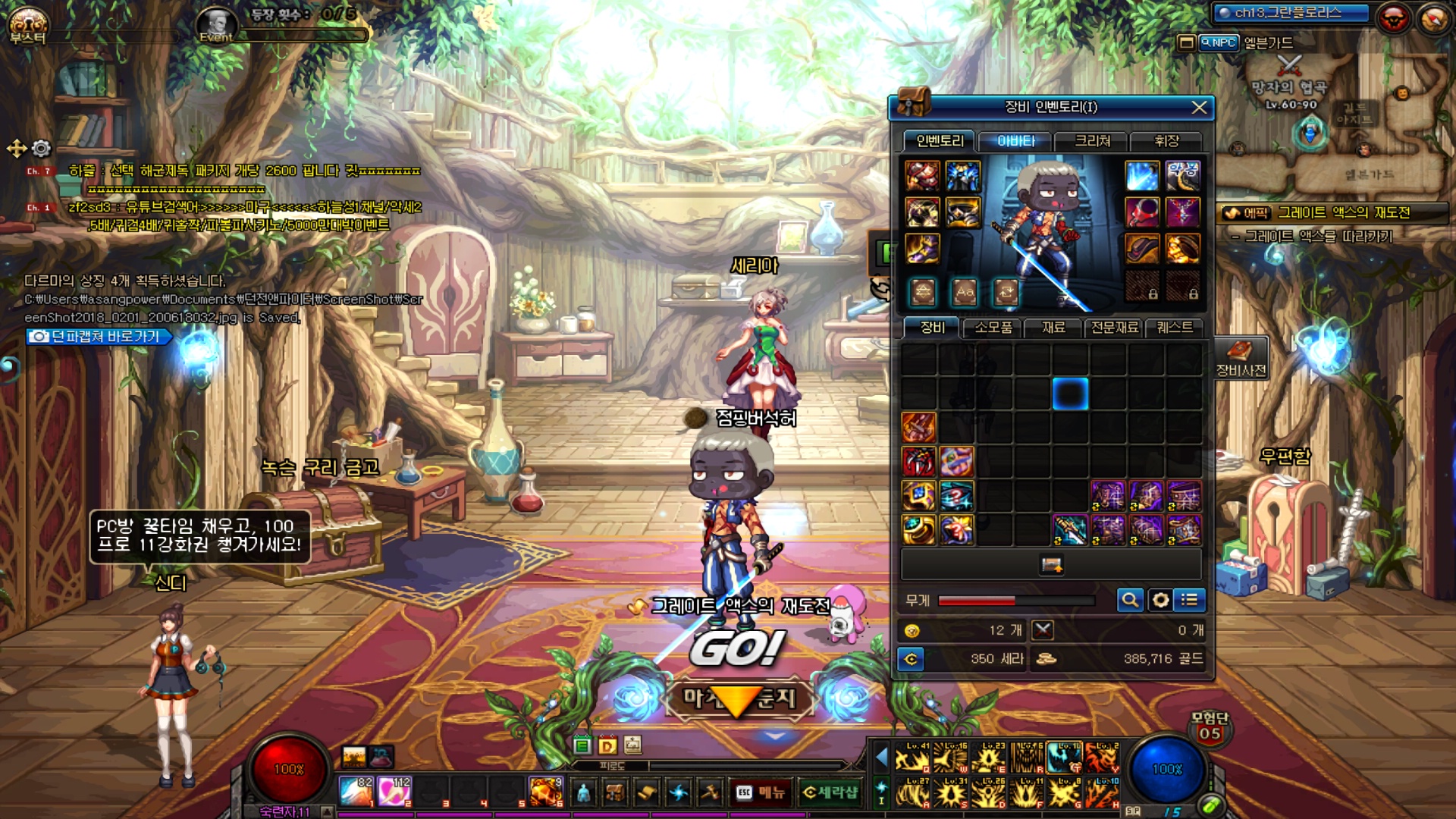Image resolution: width=1456 pixels, height=819 pixels.
Task: Follow the 던파캡쳐 바로가기 link
Action: click(x=99, y=337)
